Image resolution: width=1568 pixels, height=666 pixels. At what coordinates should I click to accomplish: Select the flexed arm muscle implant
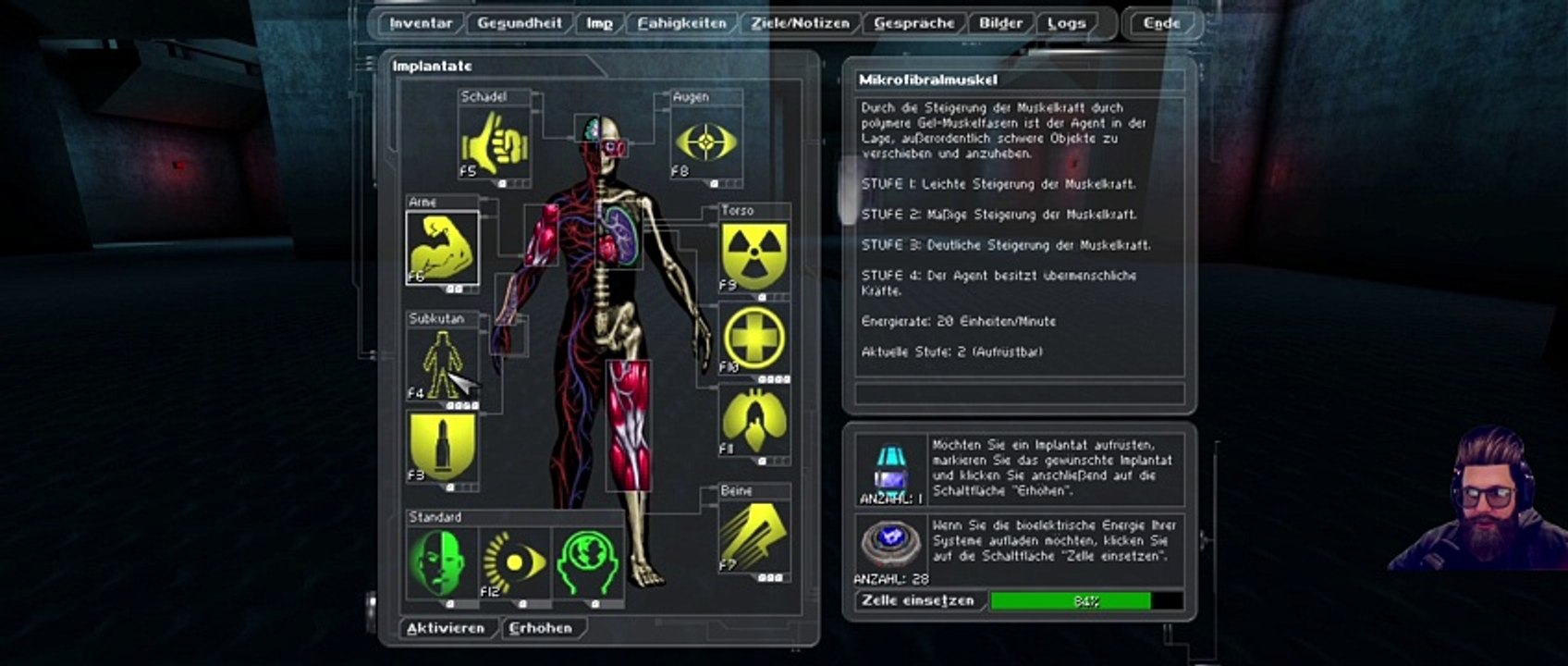coord(442,248)
